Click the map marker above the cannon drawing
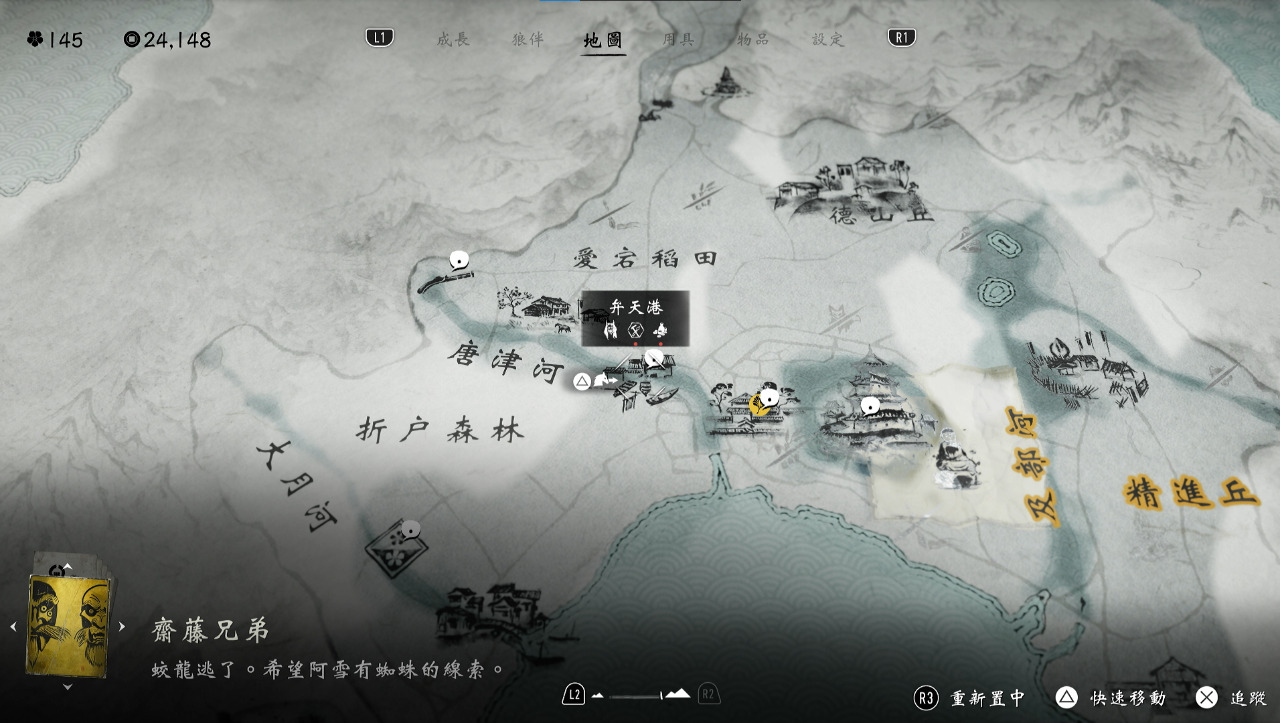The image size is (1280, 723). (459, 261)
